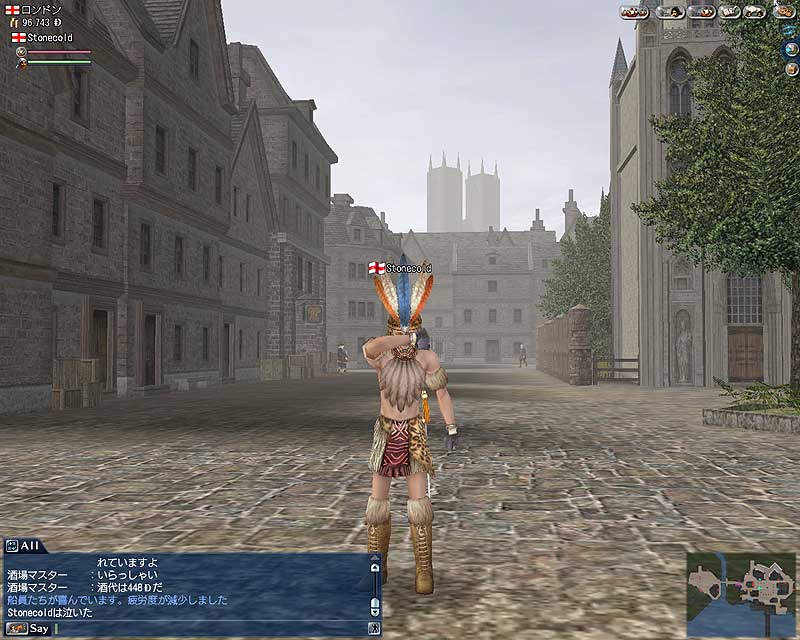Screen dimensions: 800x640
Task: Click the small icon right of the chat input
Action: pyautogui.click(x=374, y=629)
